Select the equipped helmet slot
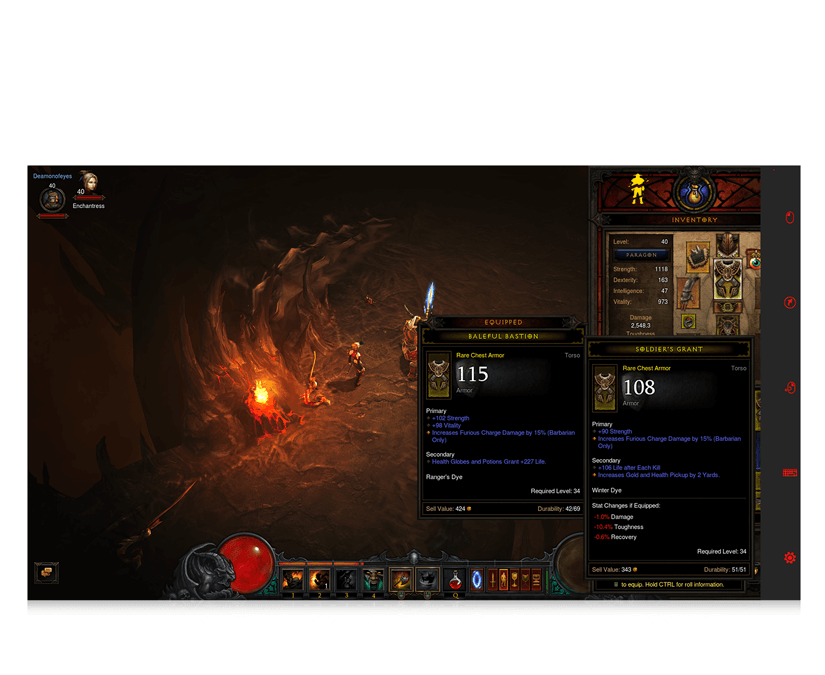Image resolution: width=825 pixels, height=675 pixels. 727,244
